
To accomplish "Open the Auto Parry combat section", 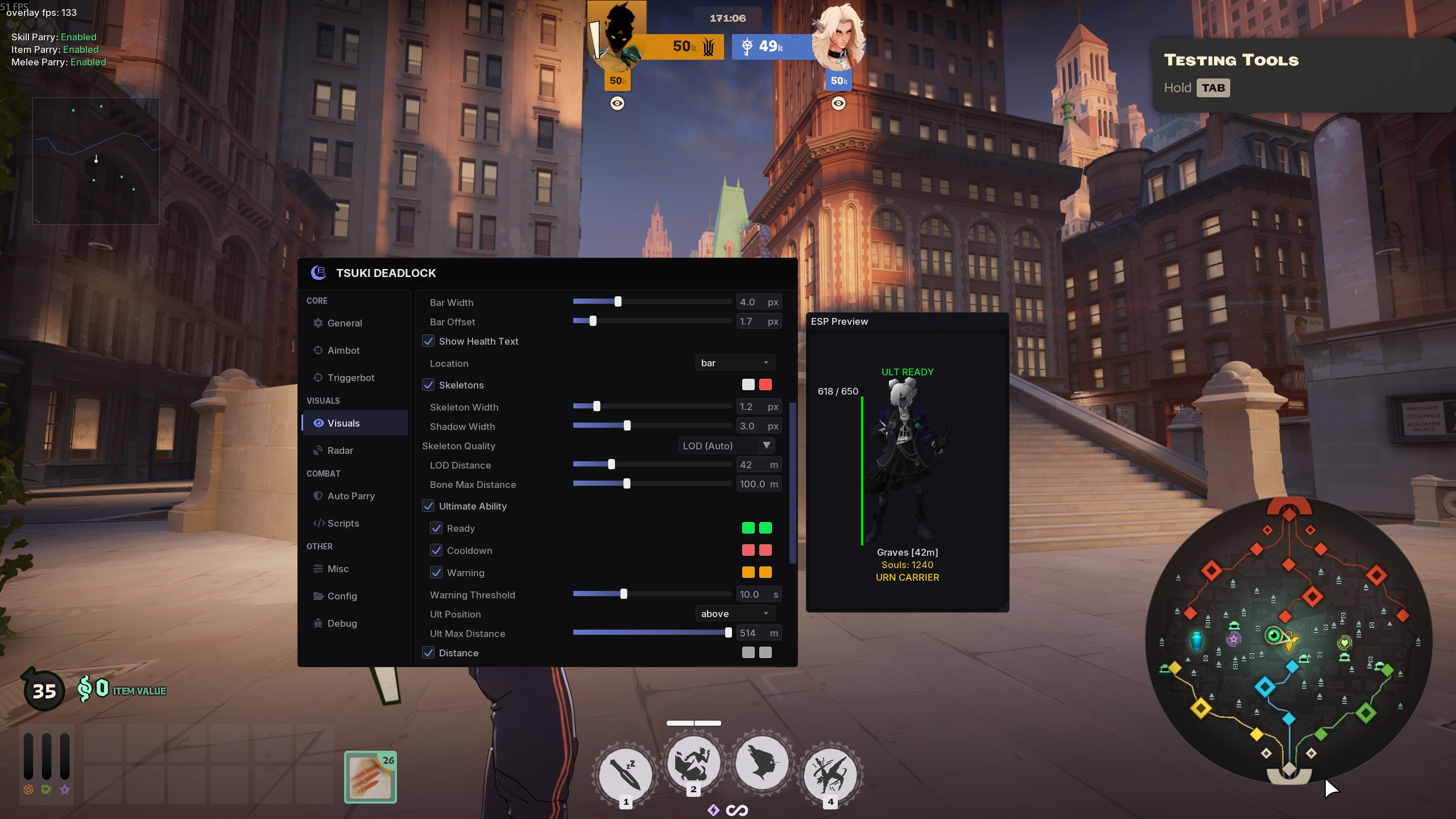I will (x=351, y=495).
